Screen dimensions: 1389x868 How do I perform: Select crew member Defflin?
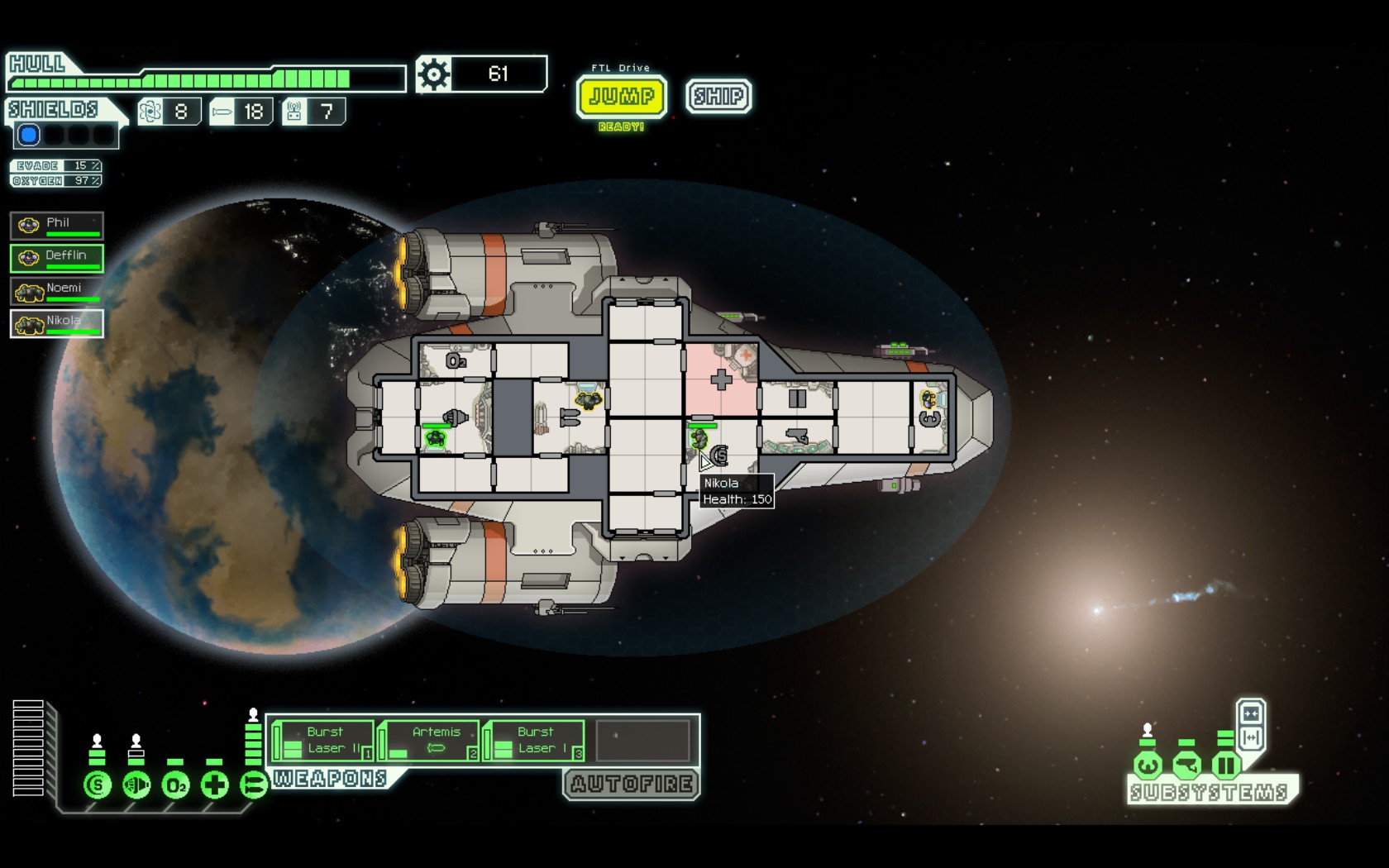point(57,258)
